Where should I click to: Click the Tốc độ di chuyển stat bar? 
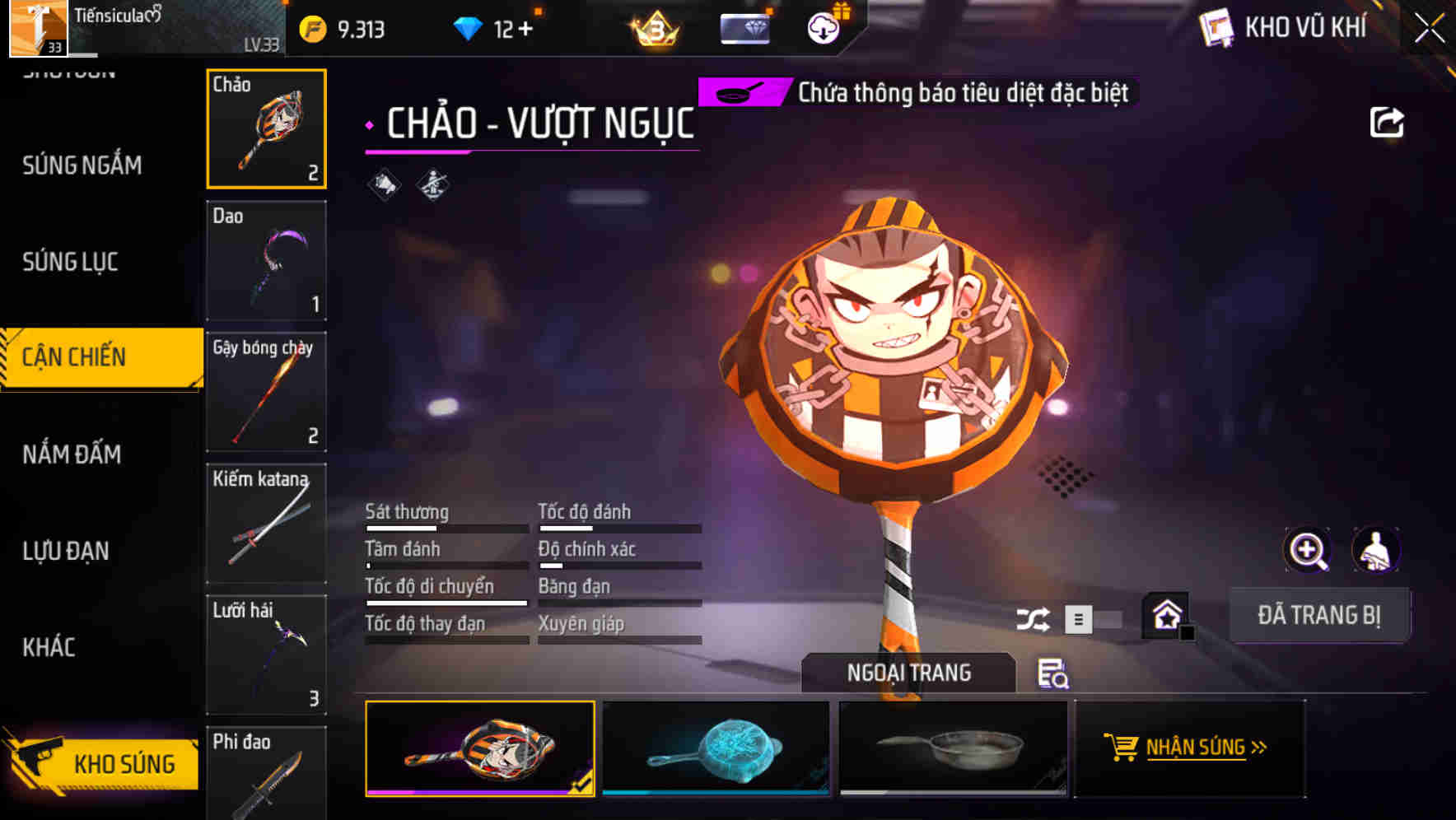click(446, 602)
